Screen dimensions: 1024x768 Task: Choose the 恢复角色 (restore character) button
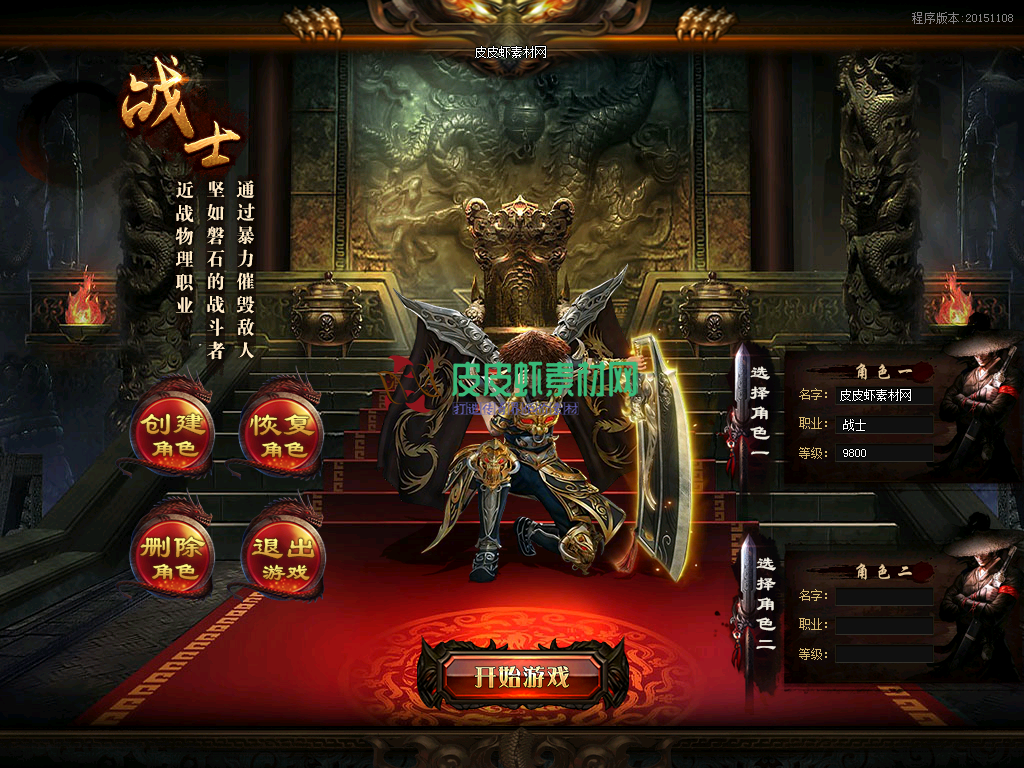[x=282, y=435]
